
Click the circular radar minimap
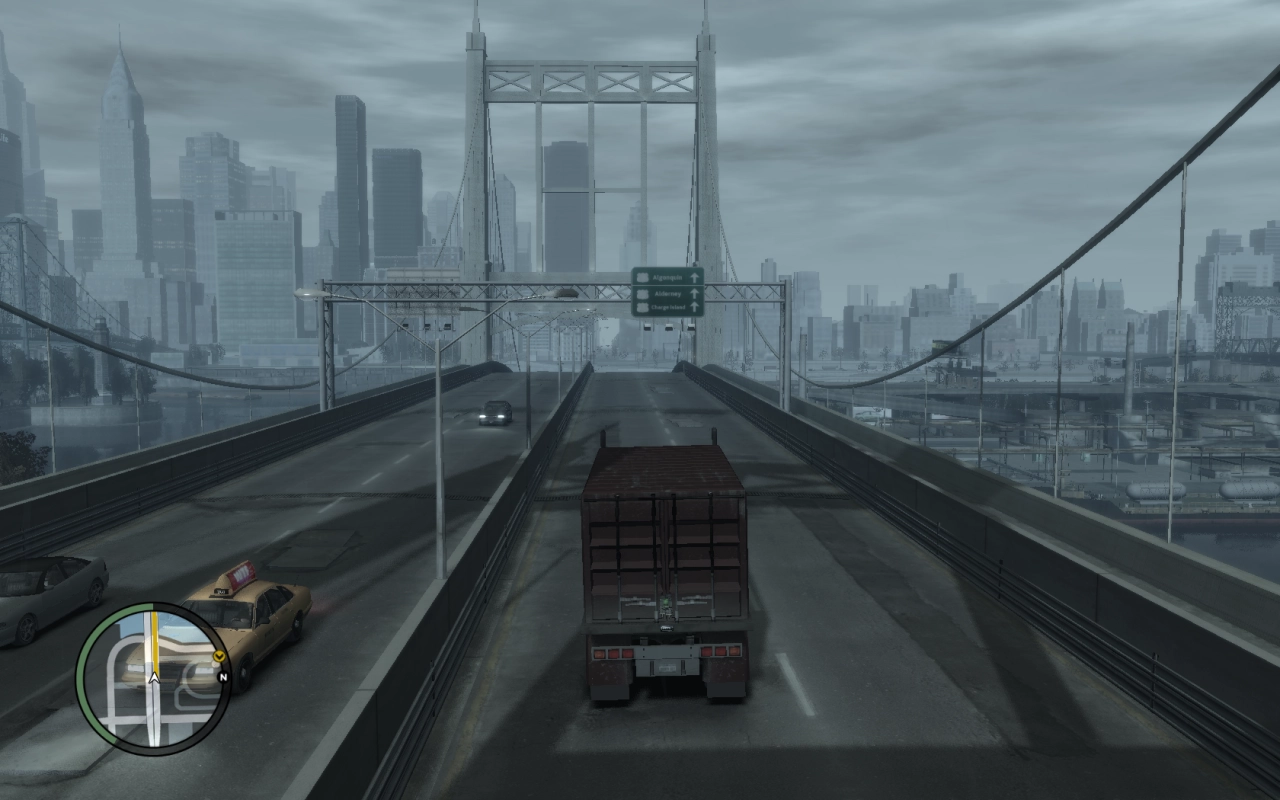coord(153,678)
